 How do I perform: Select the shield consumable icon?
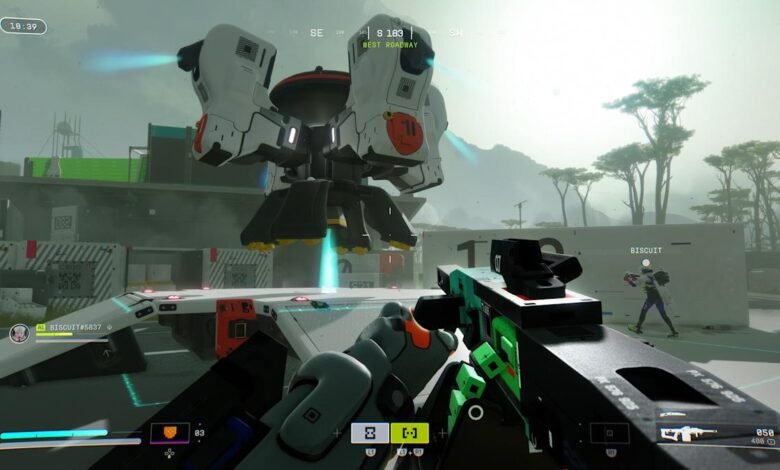pos(169,433)
